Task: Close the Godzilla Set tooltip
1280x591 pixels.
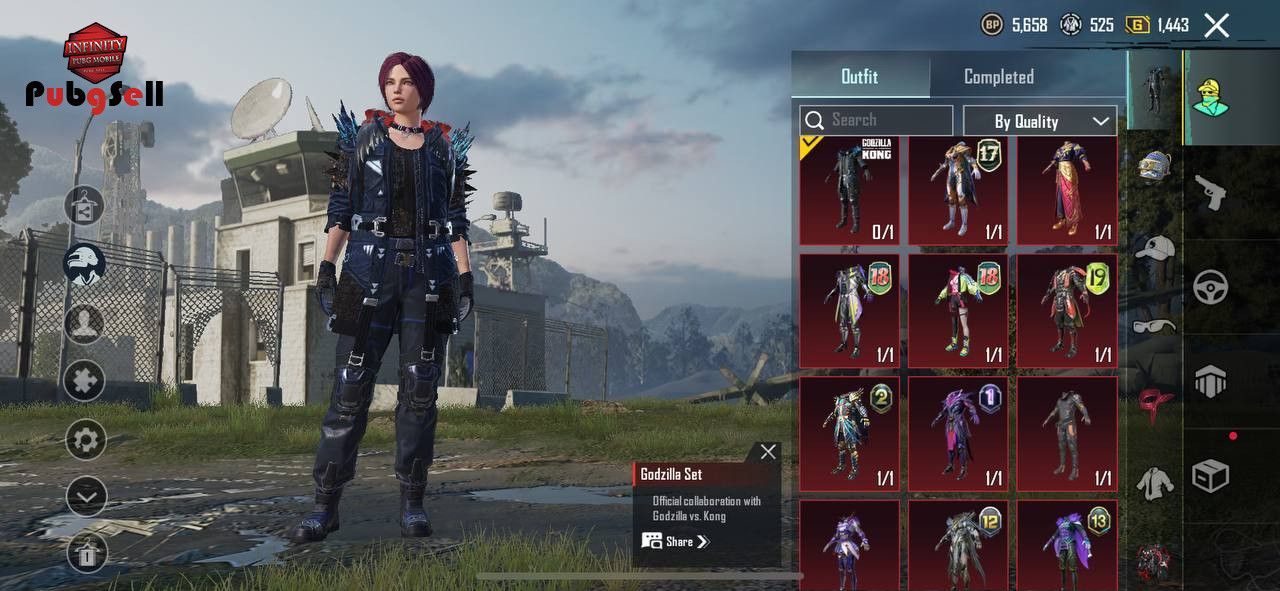Action: pos(768,452)
